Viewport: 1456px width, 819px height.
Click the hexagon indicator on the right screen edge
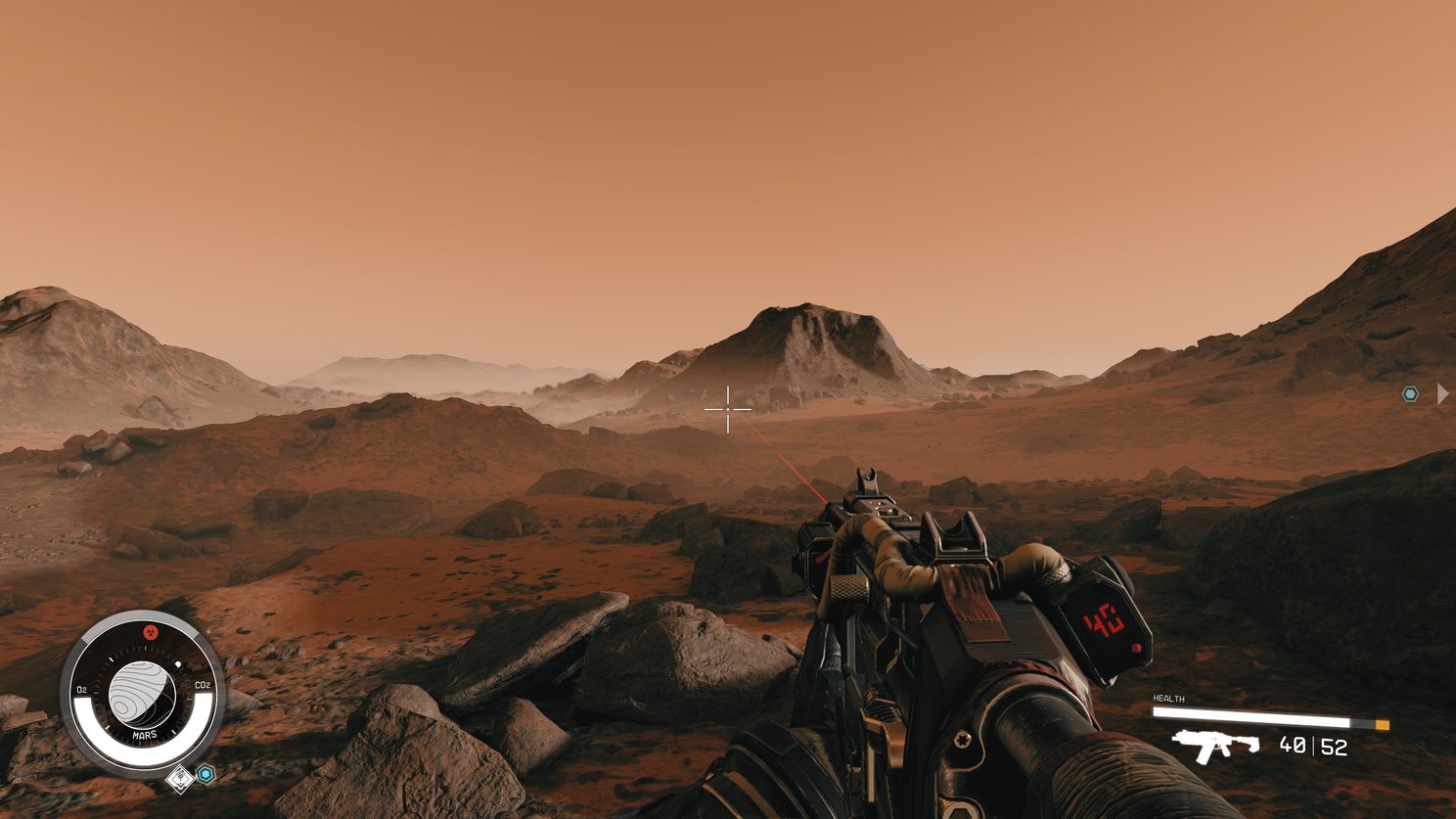pyautogui.click(x=1409, y=393)
